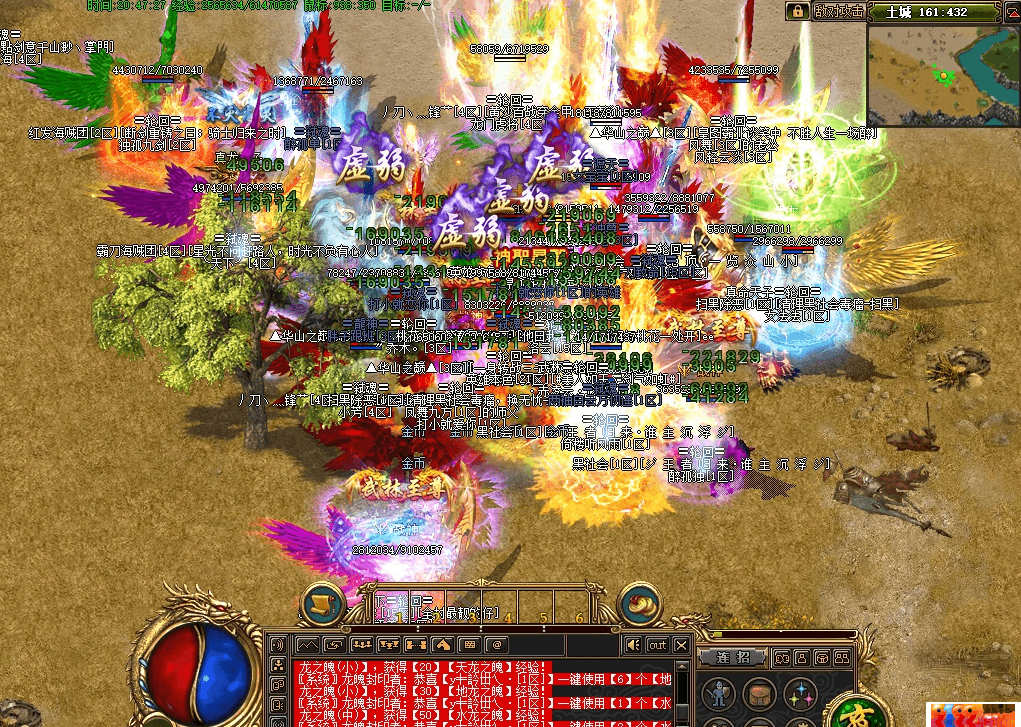Viewport: 1021px width, 727px height.
Task: Toggle the padlock lock button
Action: [x=797, y=11]
